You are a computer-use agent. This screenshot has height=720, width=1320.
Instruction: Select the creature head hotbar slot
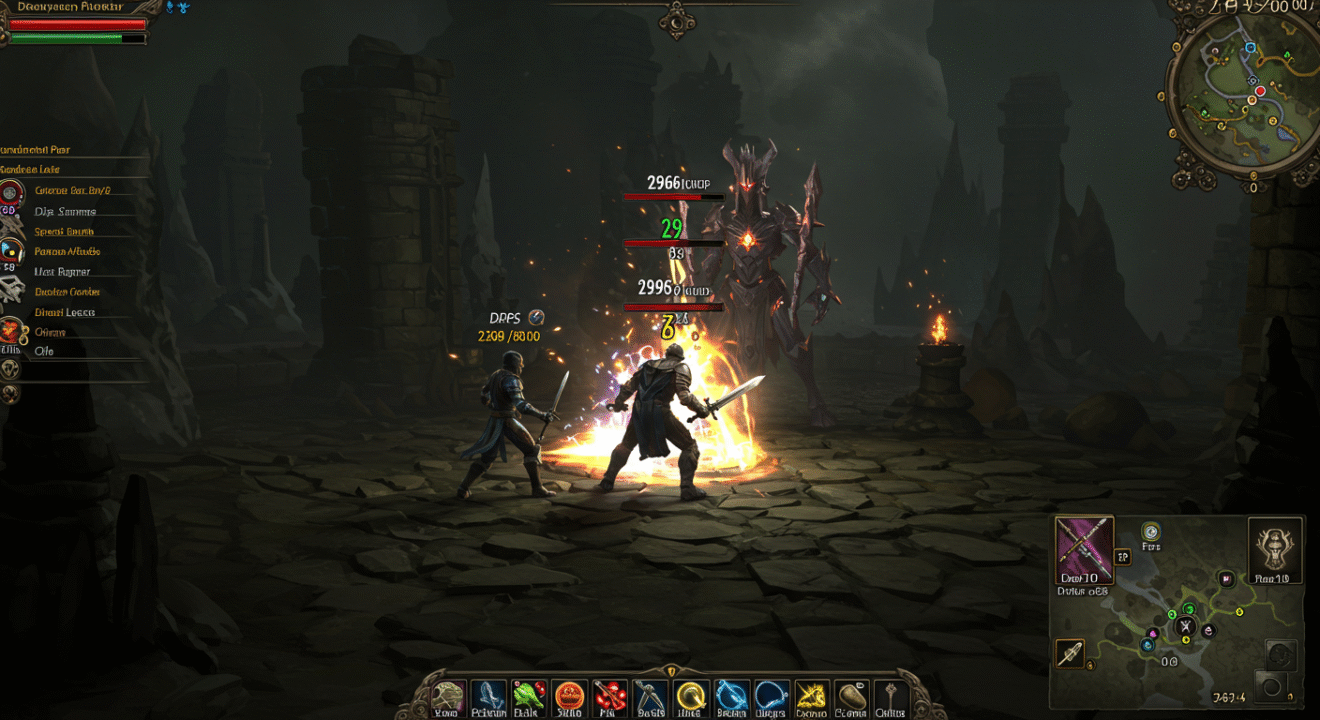coord(449,695)
